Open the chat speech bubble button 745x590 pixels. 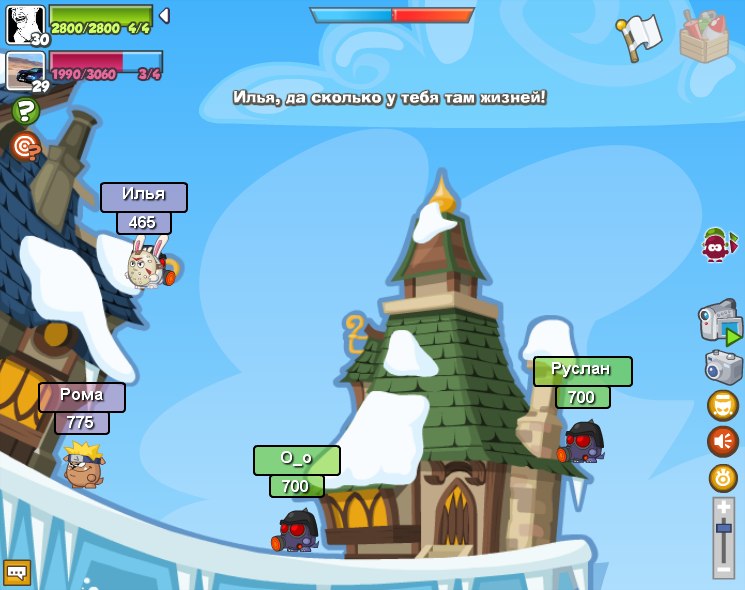coord(17,572)
